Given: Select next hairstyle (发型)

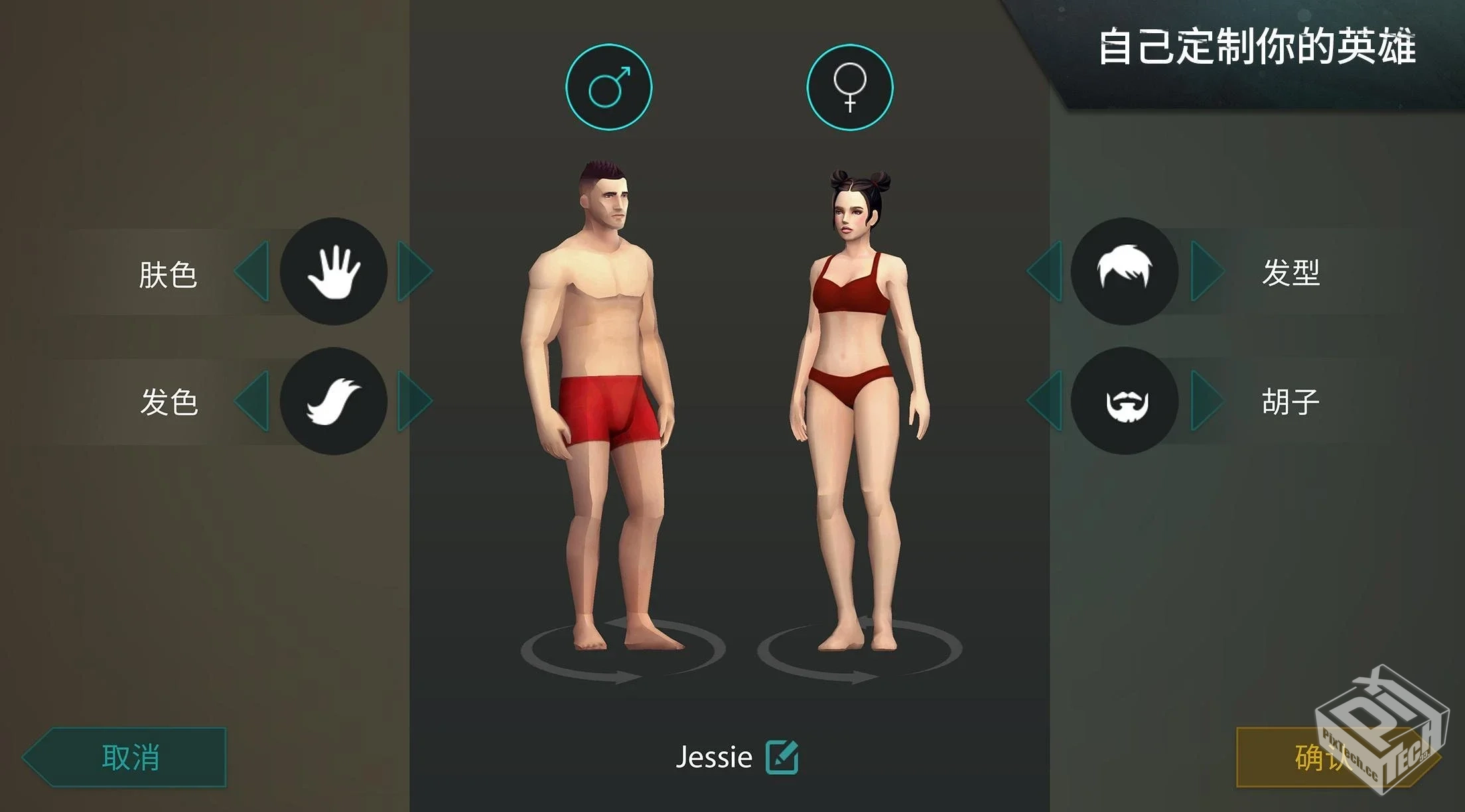Looking at the screenshot, I should pyautogui.click(x=1206, y=271).
